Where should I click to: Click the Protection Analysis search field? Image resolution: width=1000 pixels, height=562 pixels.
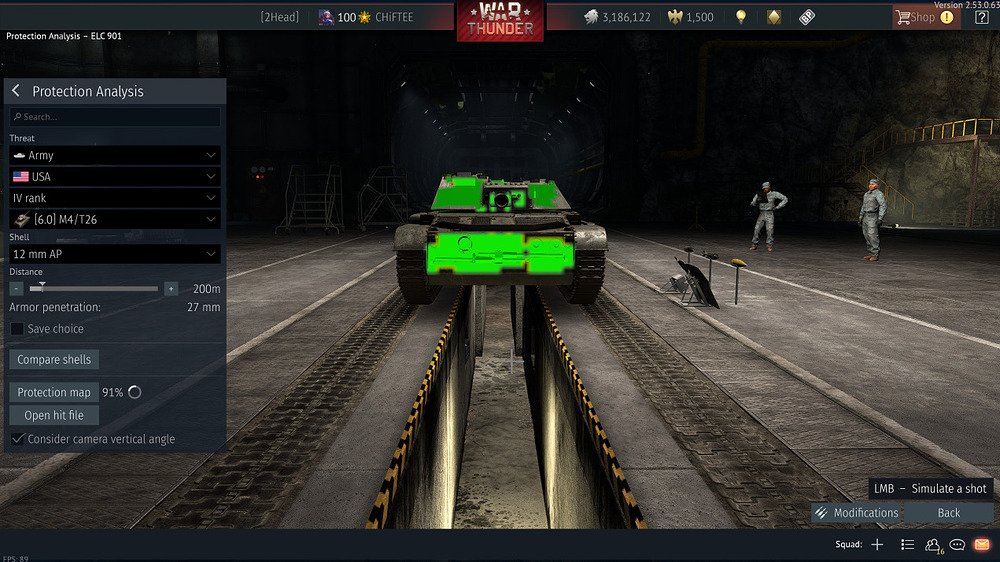(115, 117)
